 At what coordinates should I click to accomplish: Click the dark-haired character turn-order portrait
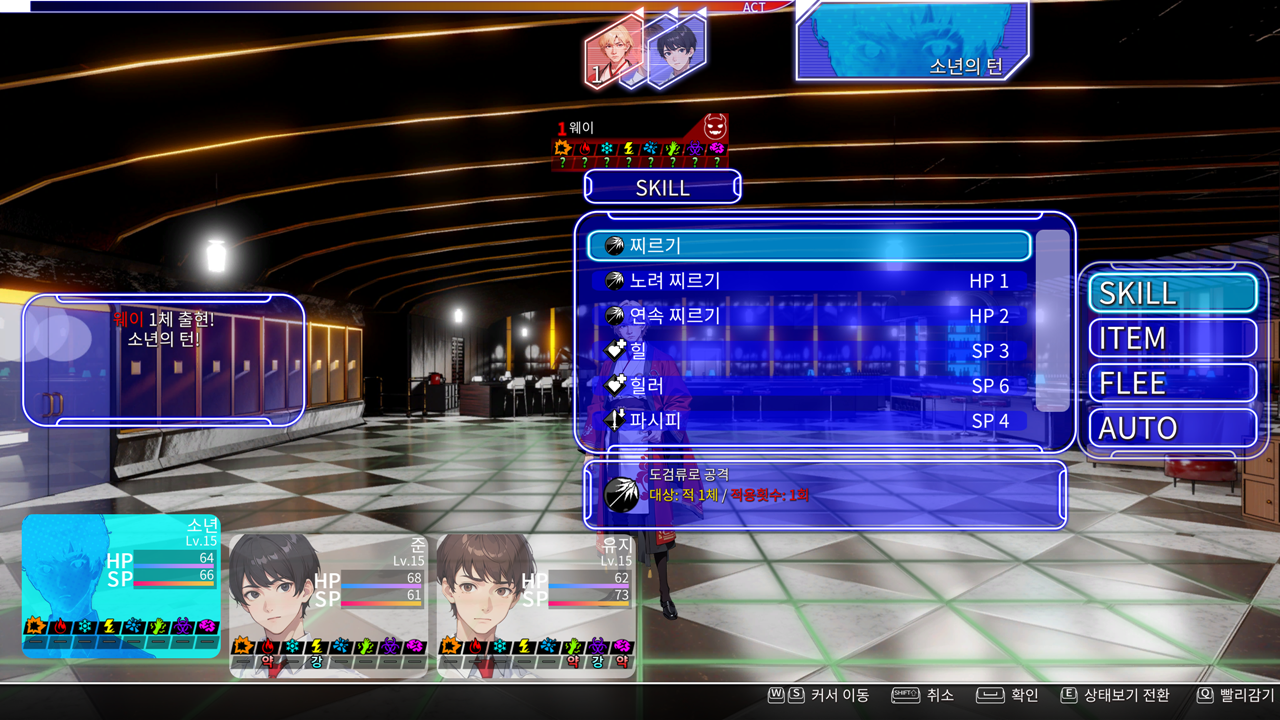(676, 50)
